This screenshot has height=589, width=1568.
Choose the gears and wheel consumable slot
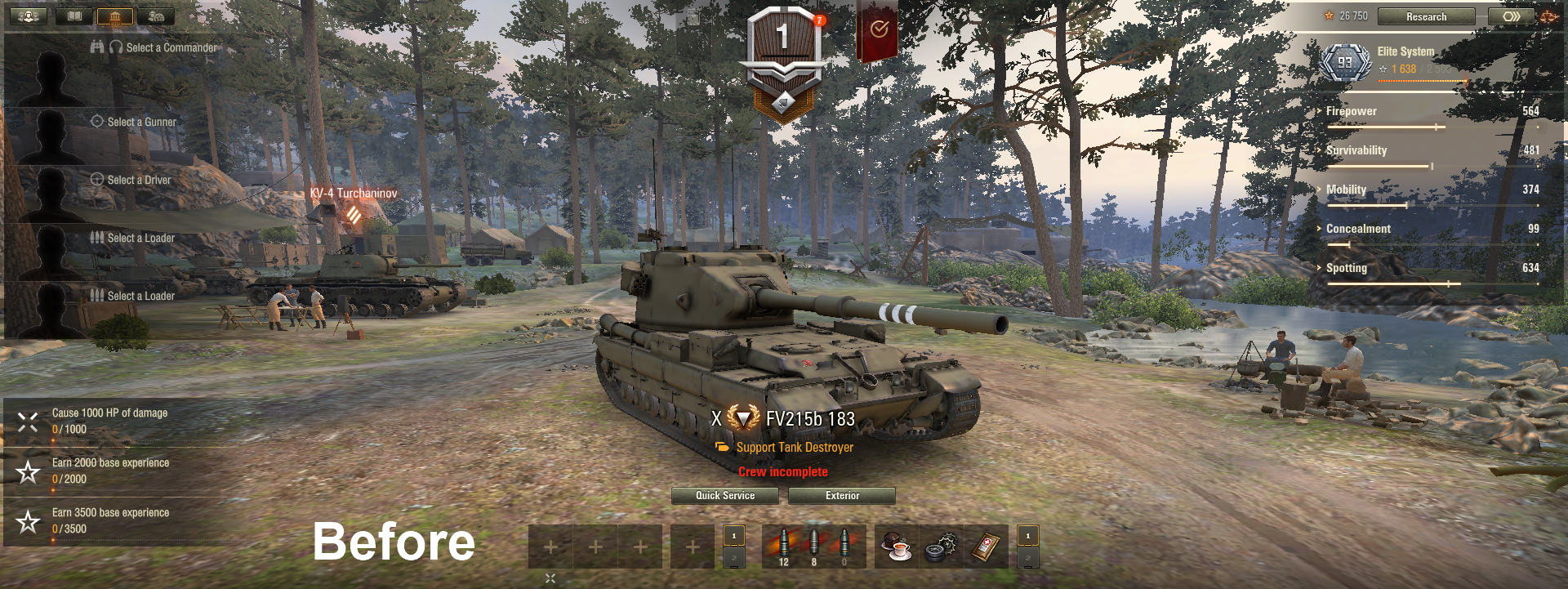(941, 547)
